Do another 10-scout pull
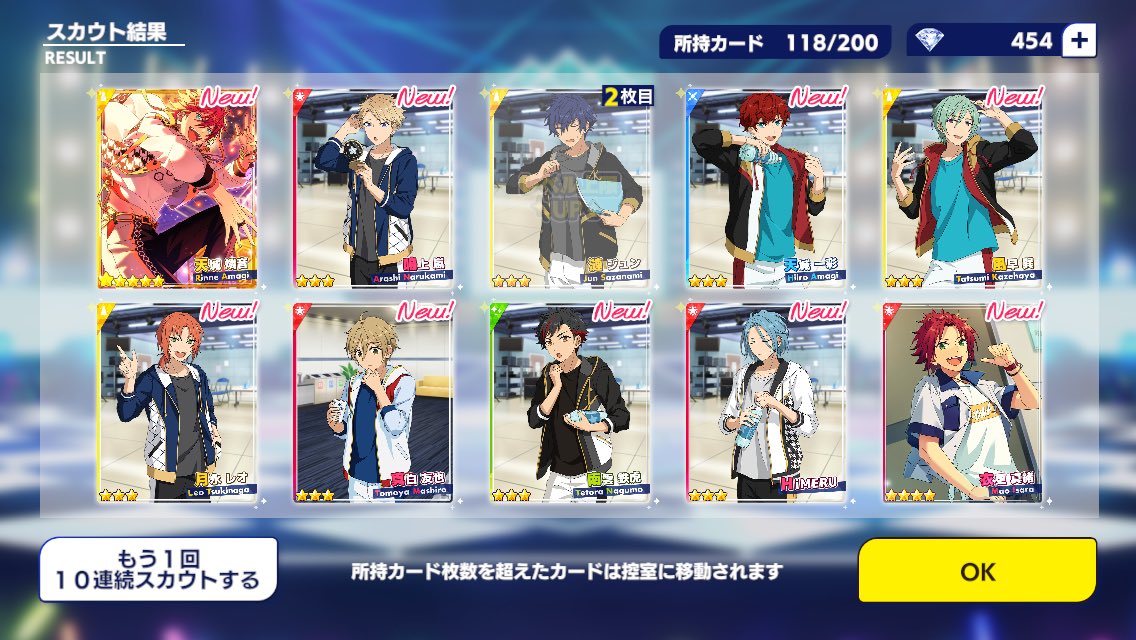The image size is (1136, 640). pyautogui.click(x=158, y=569)
